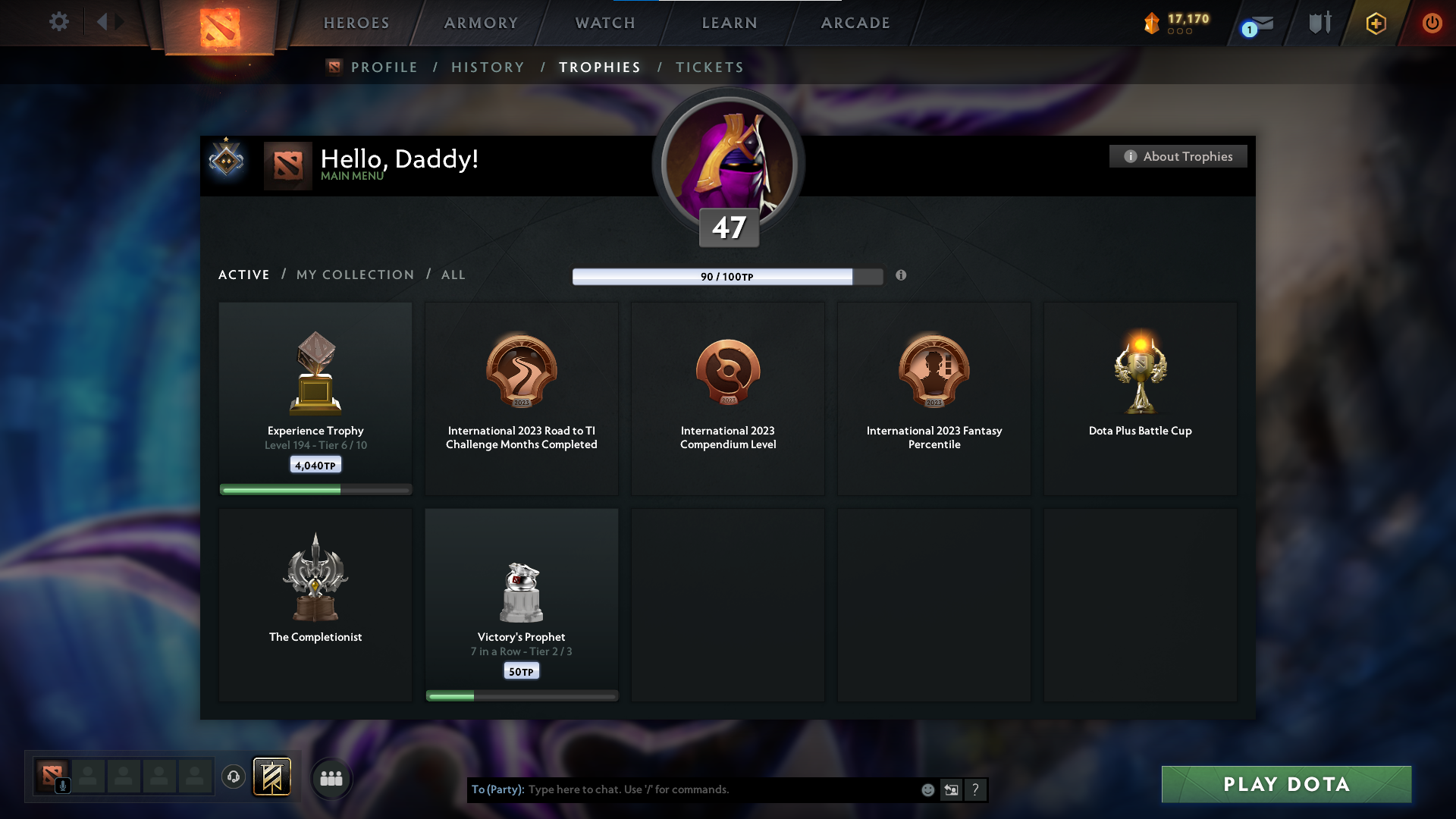Open voice settings via headset icon
Viewport: 1456px width, 819px height.
(233, 777)
